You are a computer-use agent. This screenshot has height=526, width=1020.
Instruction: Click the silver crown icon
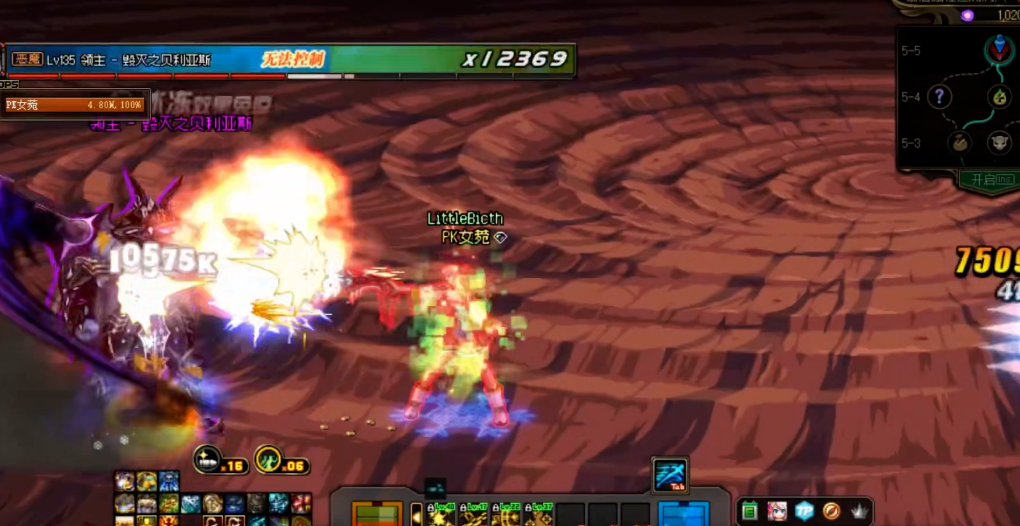tap(858, 511)
